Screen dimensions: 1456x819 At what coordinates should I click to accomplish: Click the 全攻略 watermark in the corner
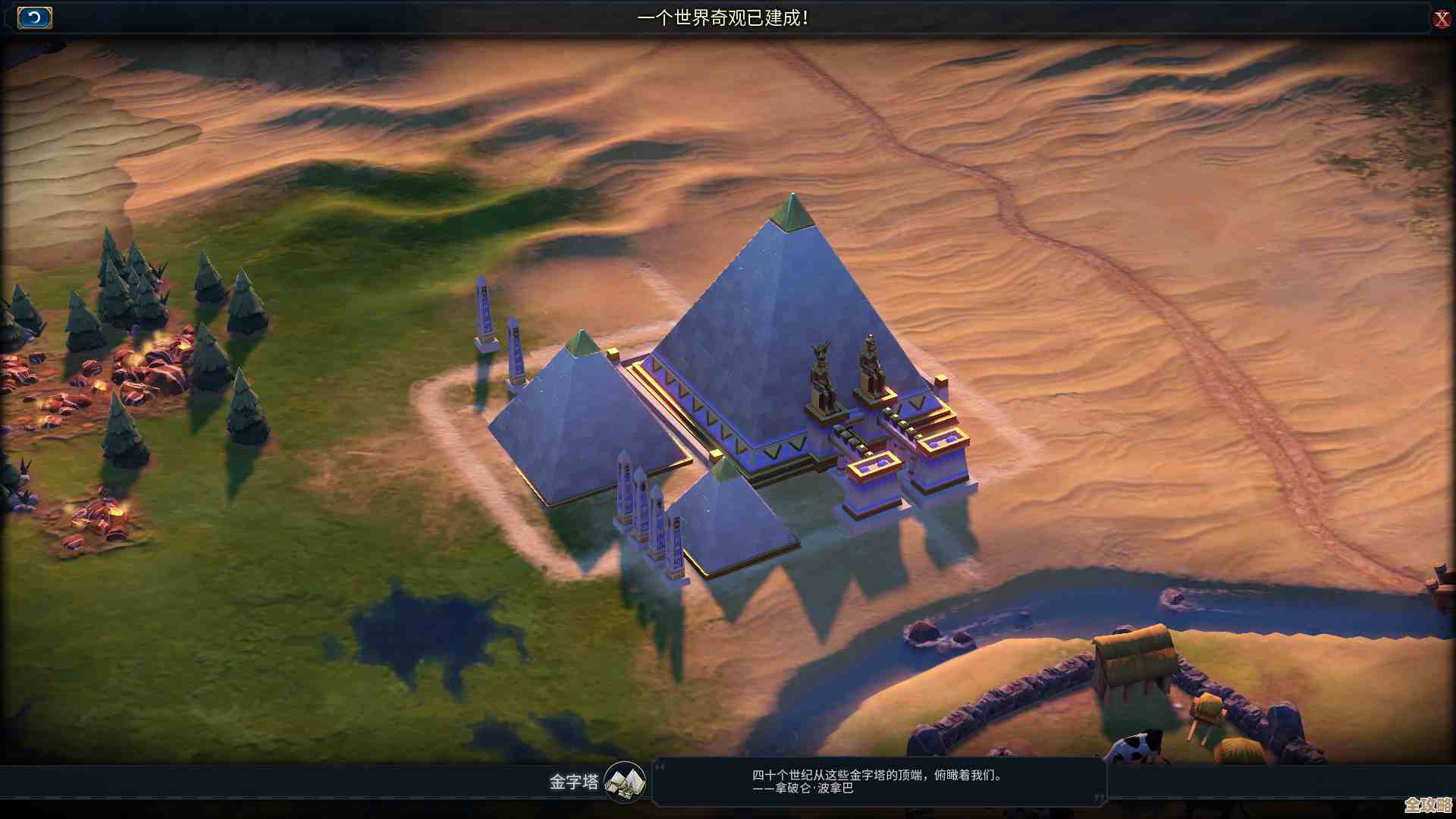coord(1429,806)
